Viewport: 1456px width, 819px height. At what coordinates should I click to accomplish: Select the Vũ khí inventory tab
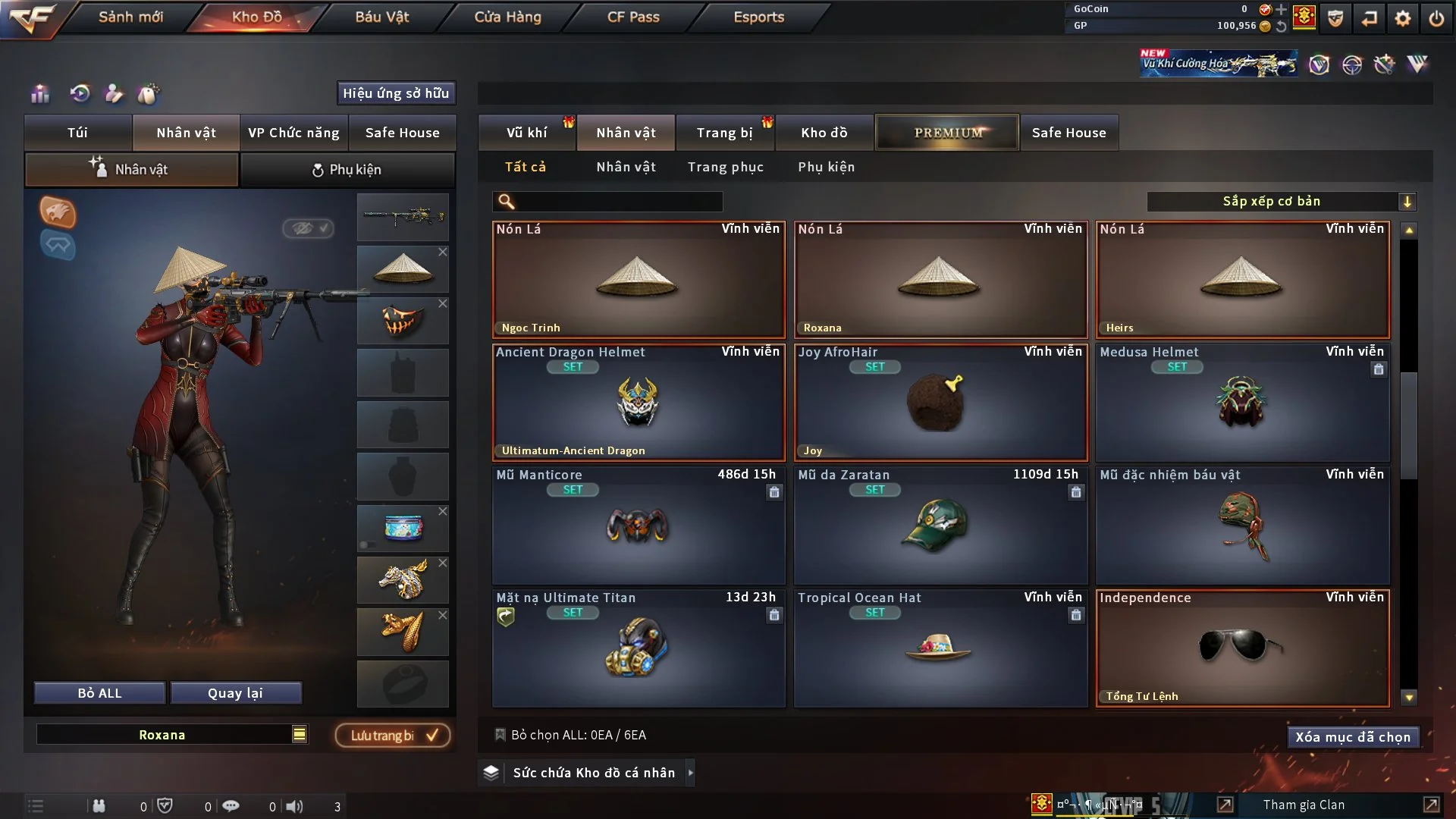[x=526, y=133]
